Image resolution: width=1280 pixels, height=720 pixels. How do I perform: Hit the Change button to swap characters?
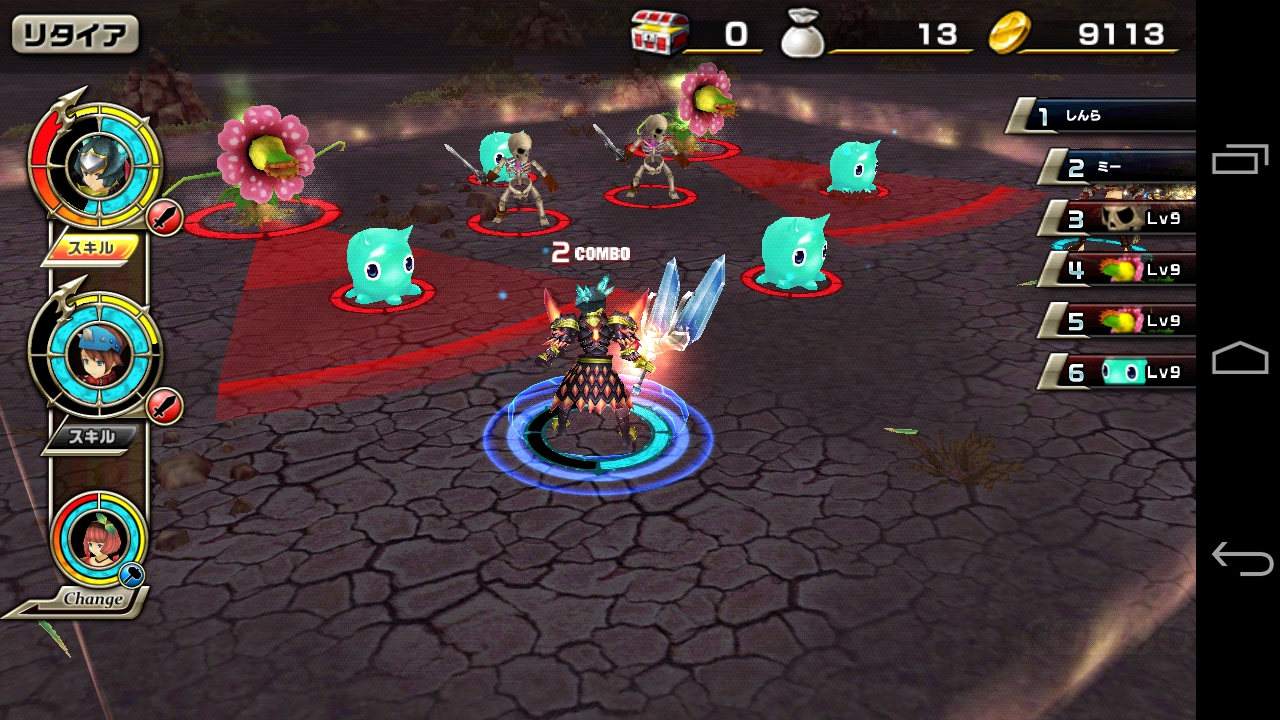point(92,599)
